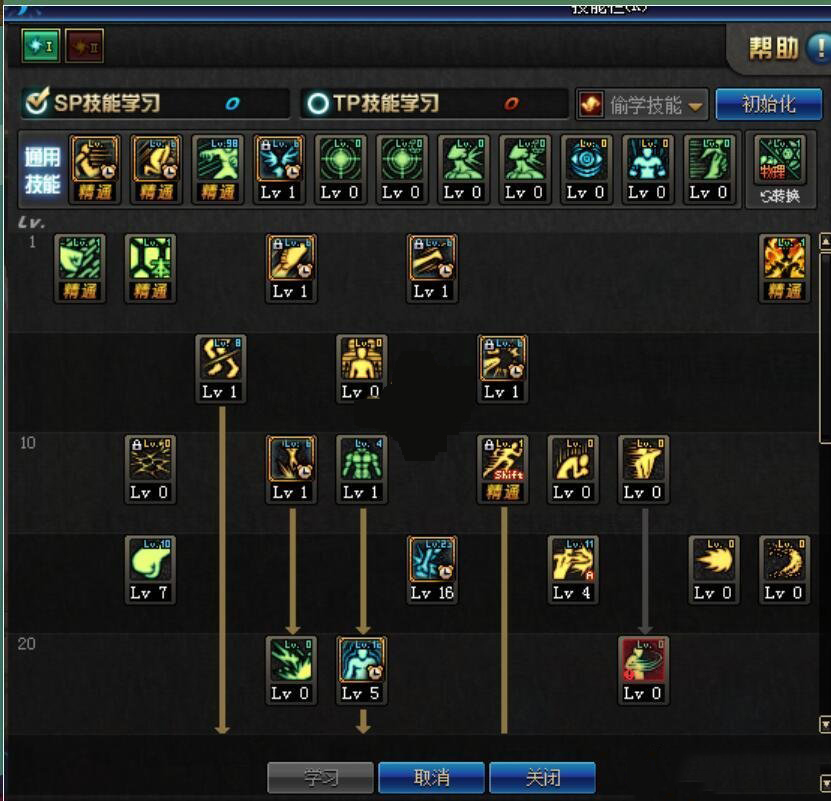Switch to skill page II tab

point(83,45)
